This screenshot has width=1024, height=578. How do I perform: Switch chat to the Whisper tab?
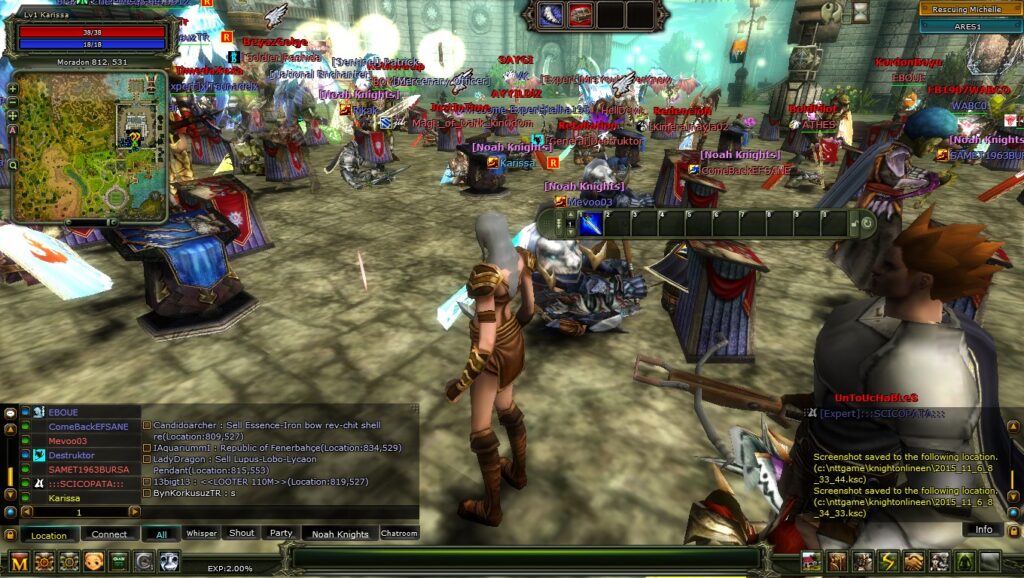[x=201, y=534]
